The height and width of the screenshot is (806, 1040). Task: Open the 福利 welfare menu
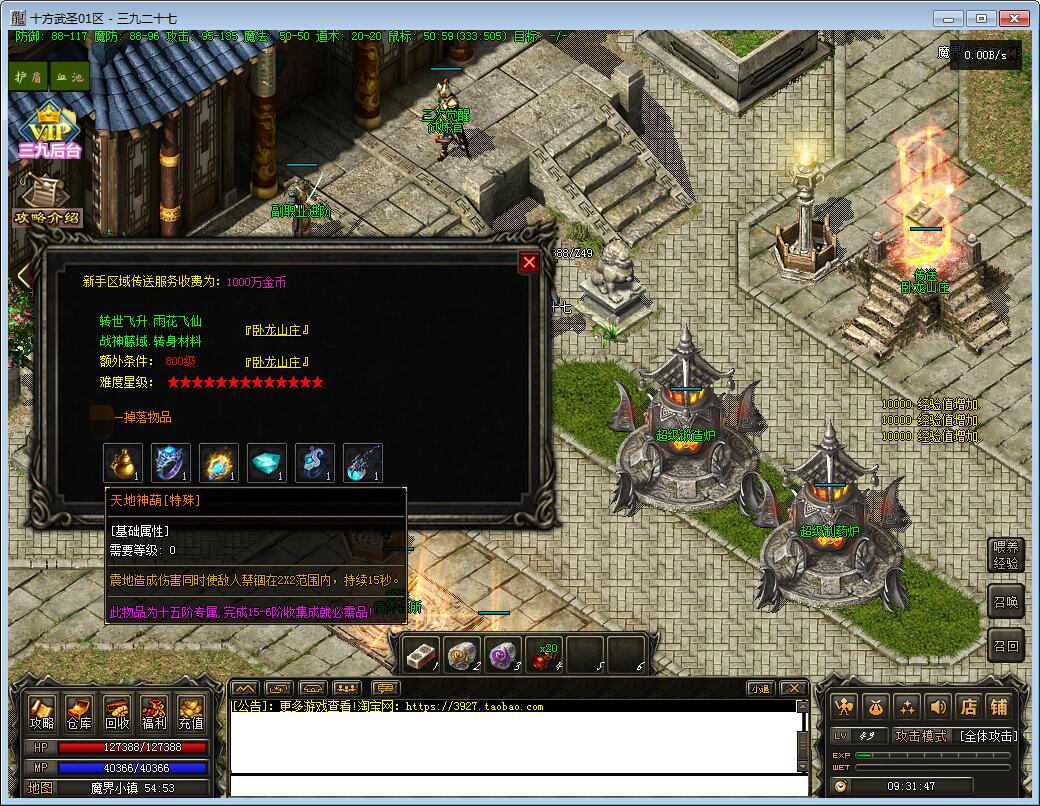(x=153, y=713)
